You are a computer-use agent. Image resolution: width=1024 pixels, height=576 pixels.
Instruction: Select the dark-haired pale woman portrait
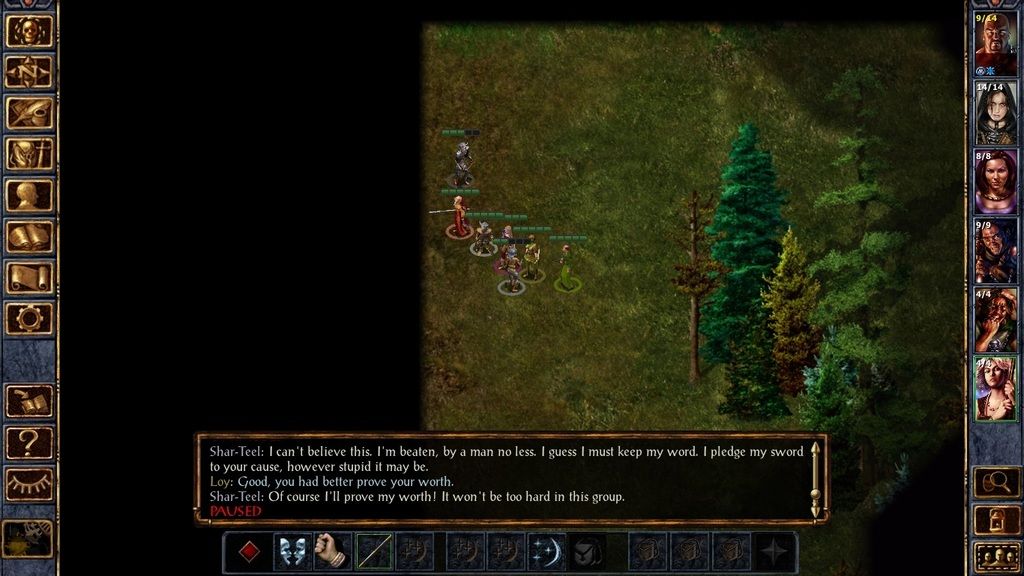click(x=995, y=113)
